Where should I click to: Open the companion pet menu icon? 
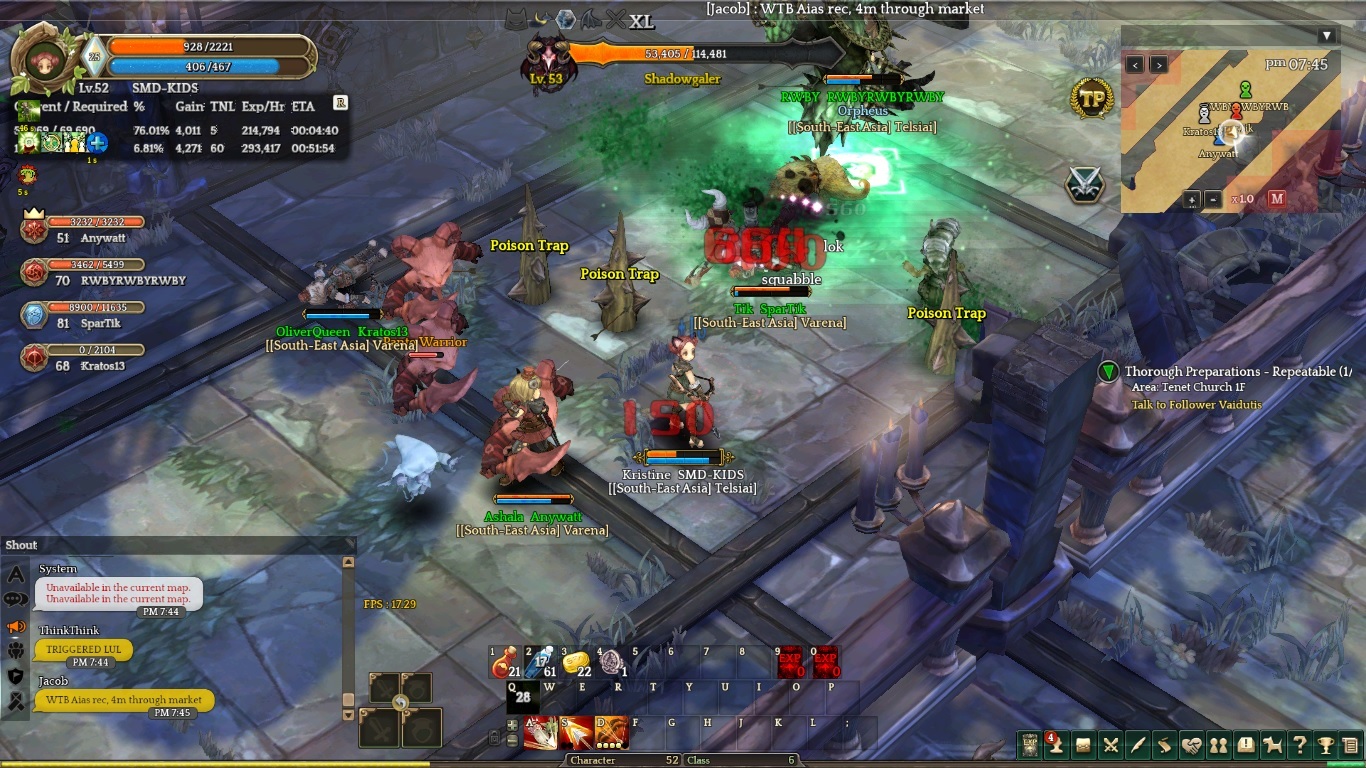point(1272,745)
